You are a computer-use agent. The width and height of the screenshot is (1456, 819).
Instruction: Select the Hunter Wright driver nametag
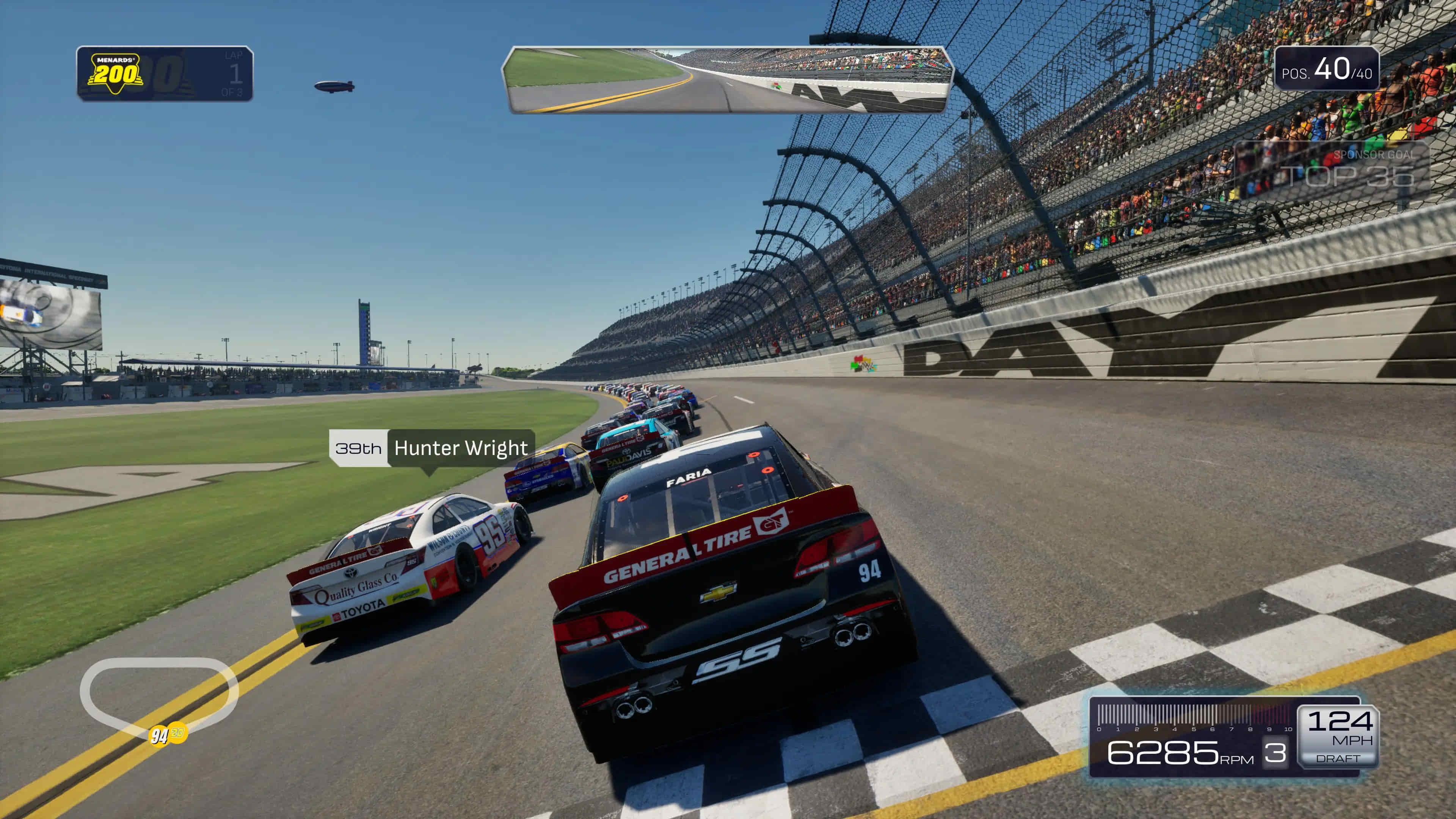coord(432,448)
